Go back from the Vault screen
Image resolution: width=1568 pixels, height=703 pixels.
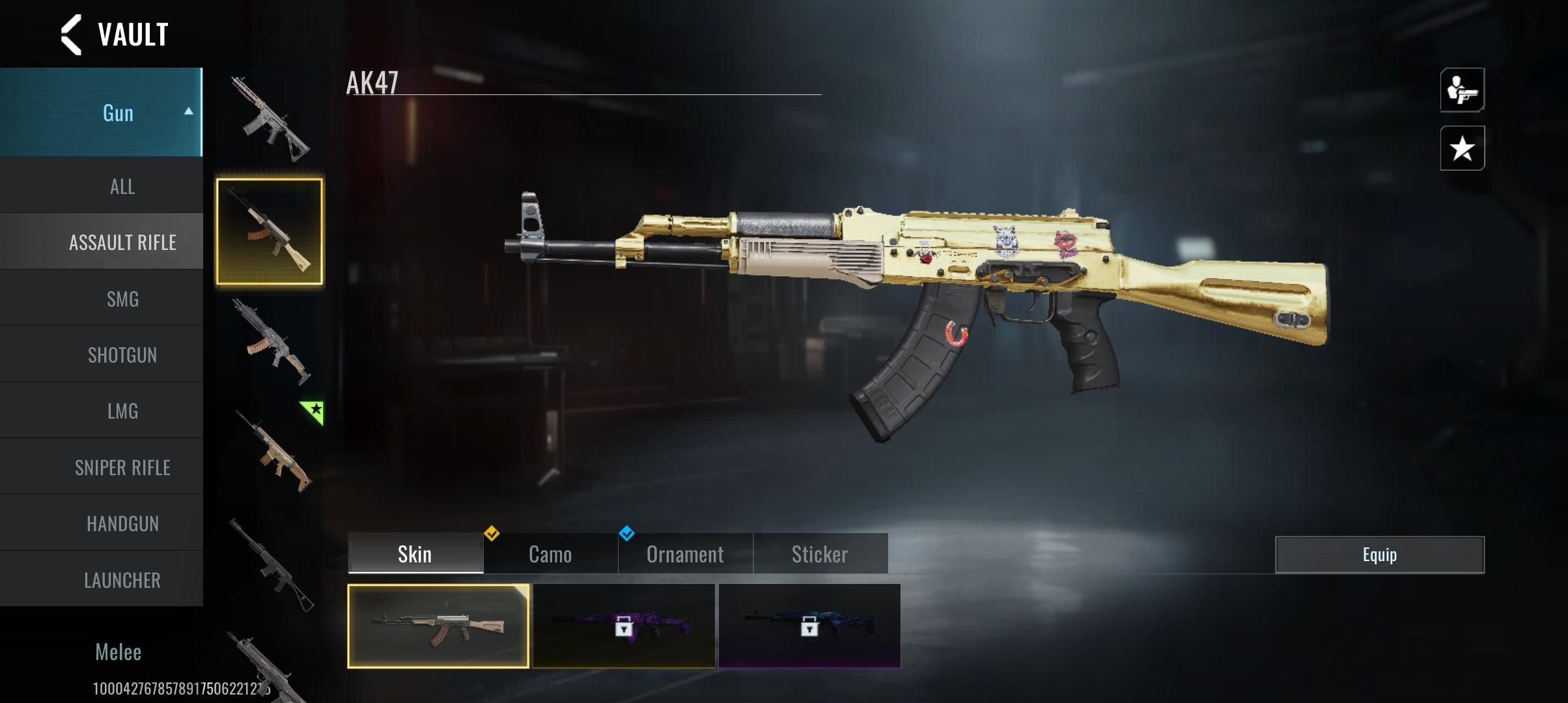[72, 34]
